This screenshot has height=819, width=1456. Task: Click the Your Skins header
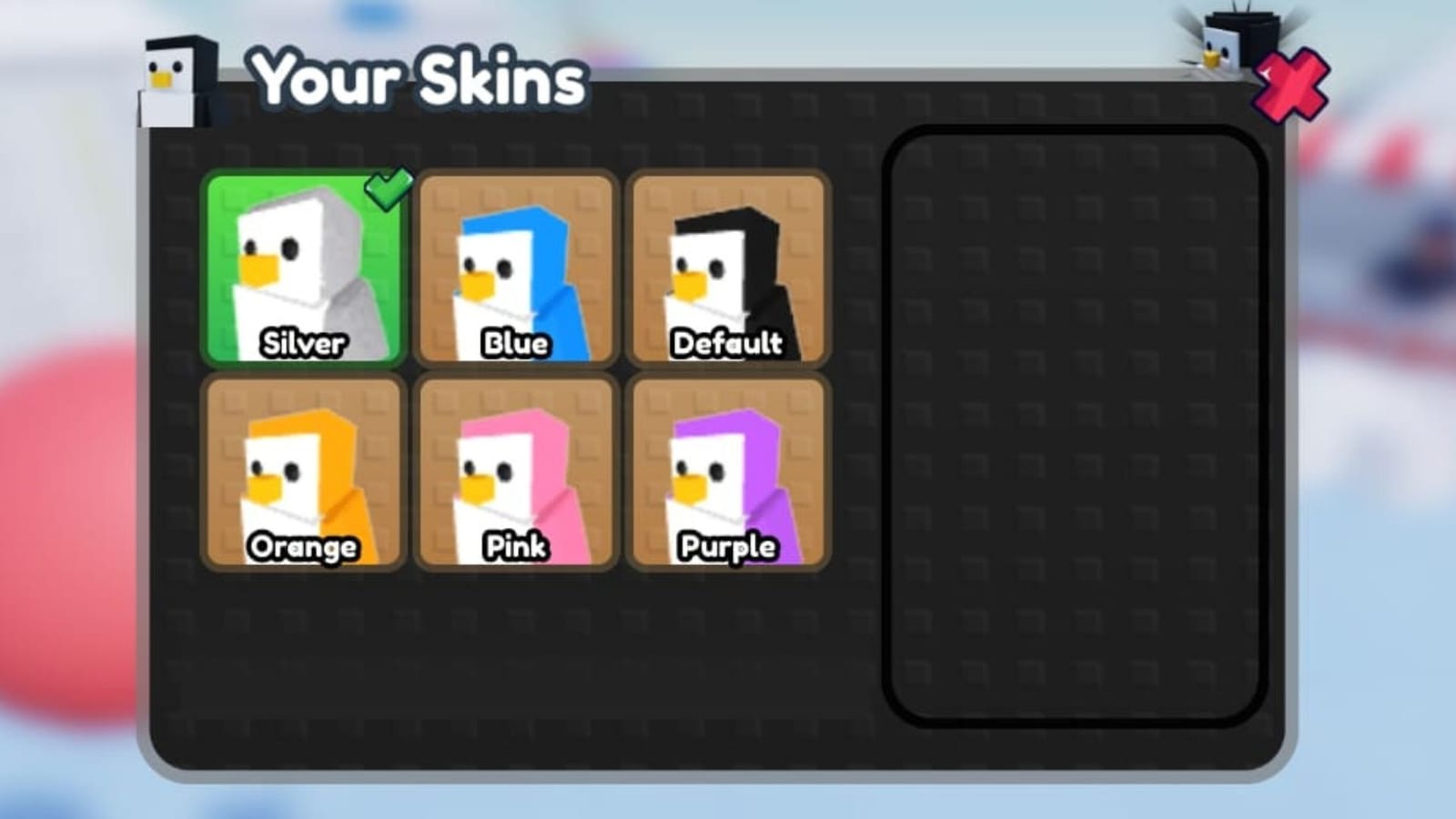pos(417,80)
